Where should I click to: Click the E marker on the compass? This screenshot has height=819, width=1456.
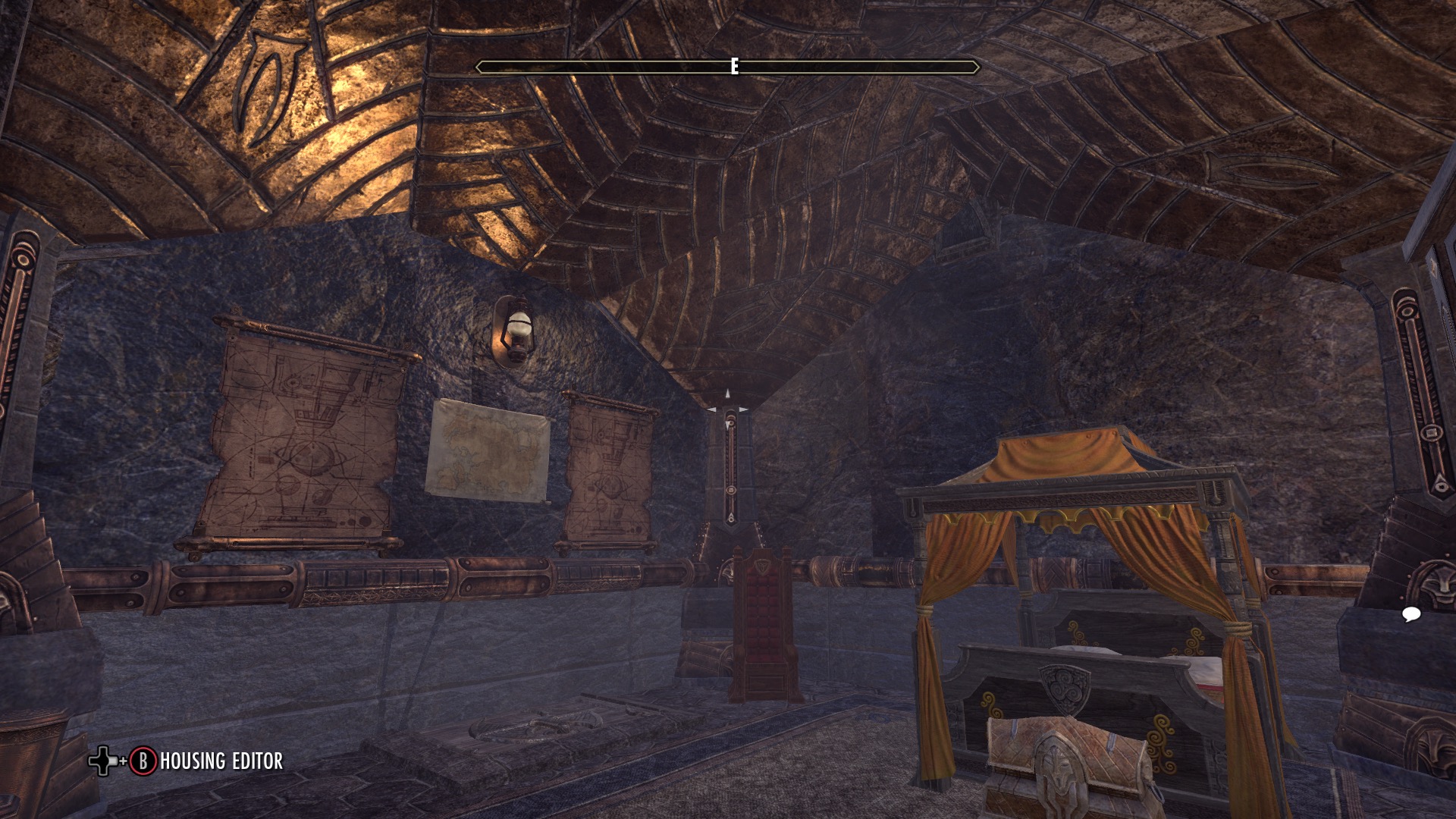coord(733,67)
